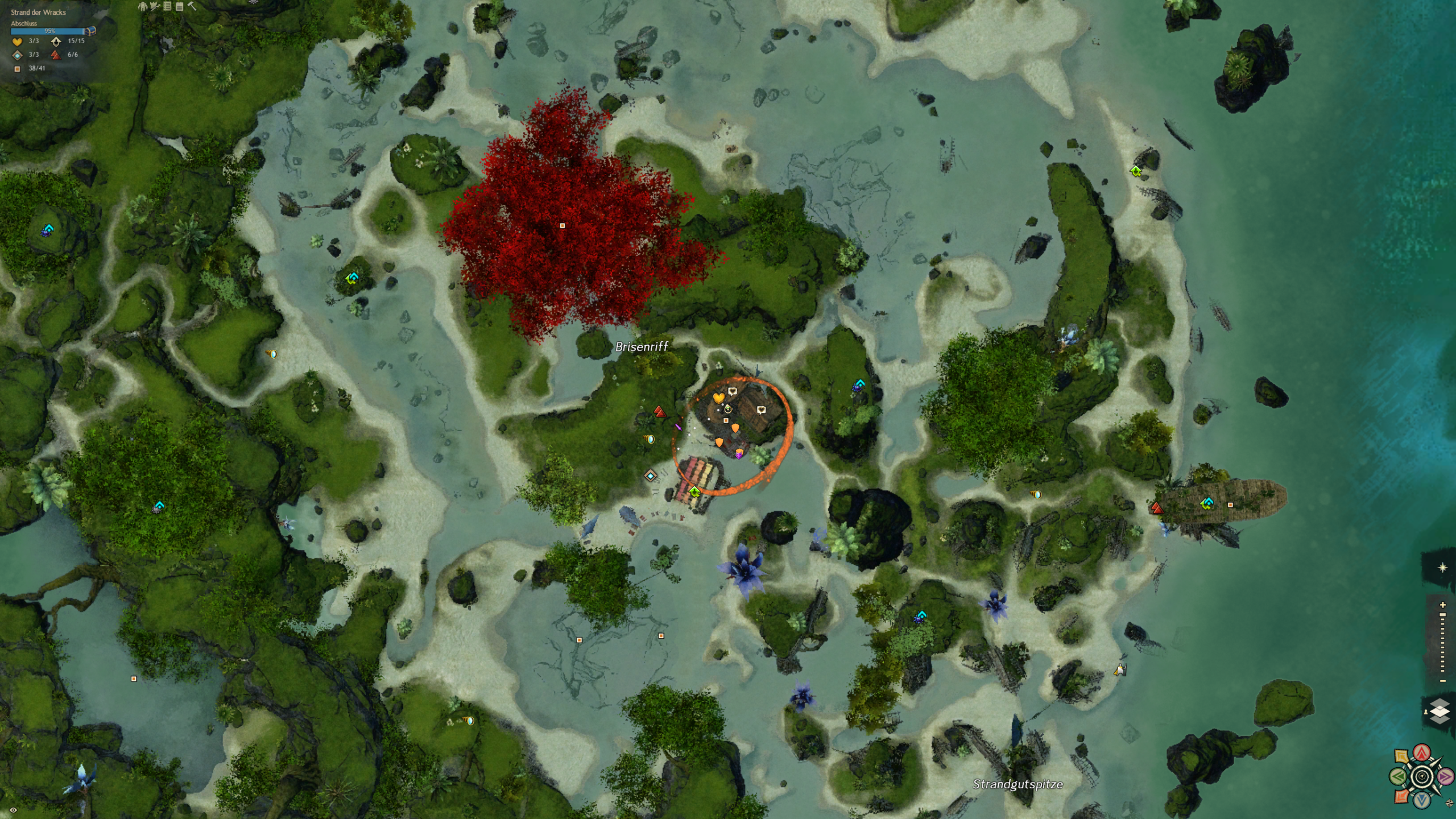Click the star icon above the zoom slider
Viewport: 1456px width, 819px height.
(1442, 568)
